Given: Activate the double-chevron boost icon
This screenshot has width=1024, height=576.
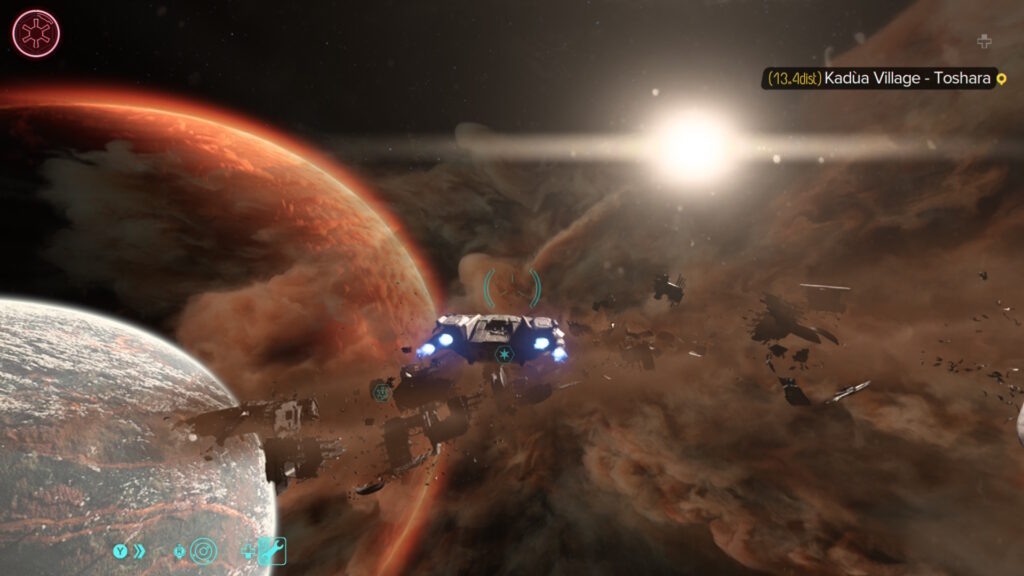Looking at the screenshot, I should coord(140,550).
